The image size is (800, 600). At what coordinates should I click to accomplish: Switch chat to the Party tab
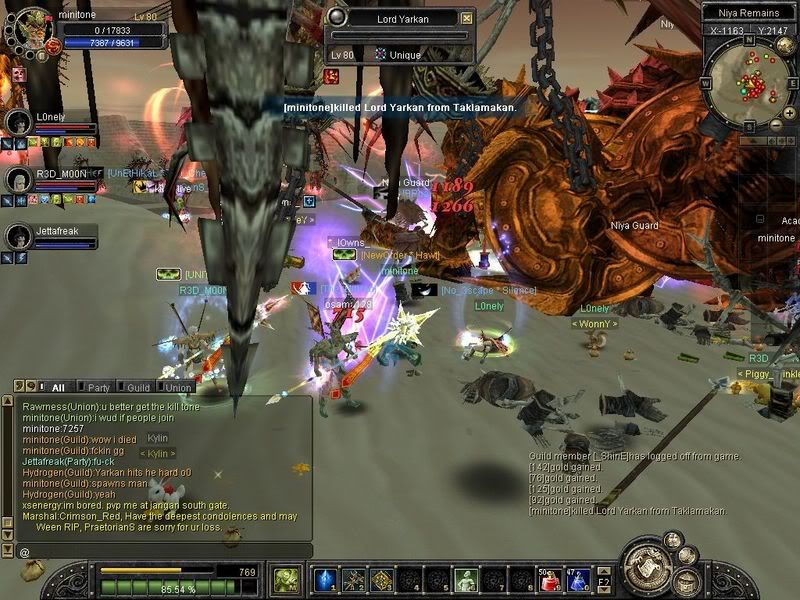[x=98, y=387]
